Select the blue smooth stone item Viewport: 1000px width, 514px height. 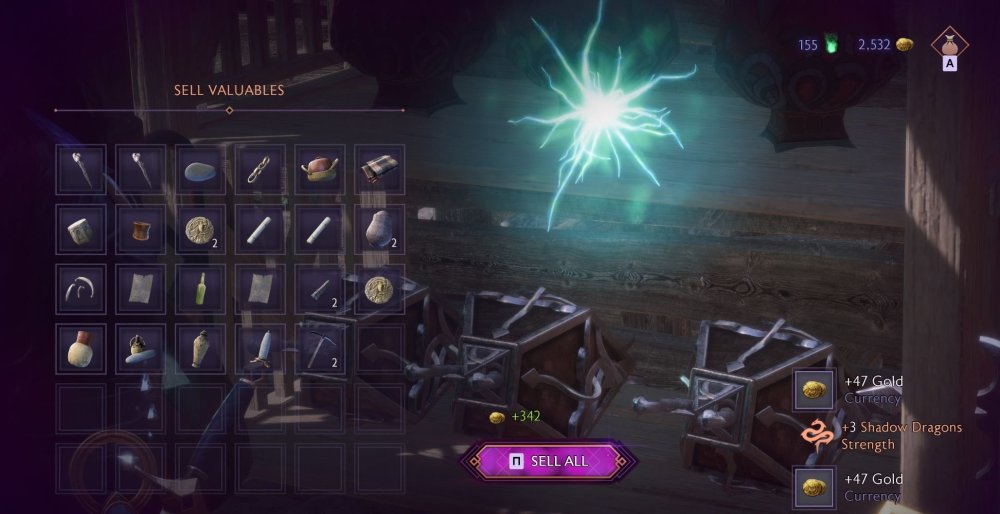click(200, 170)
